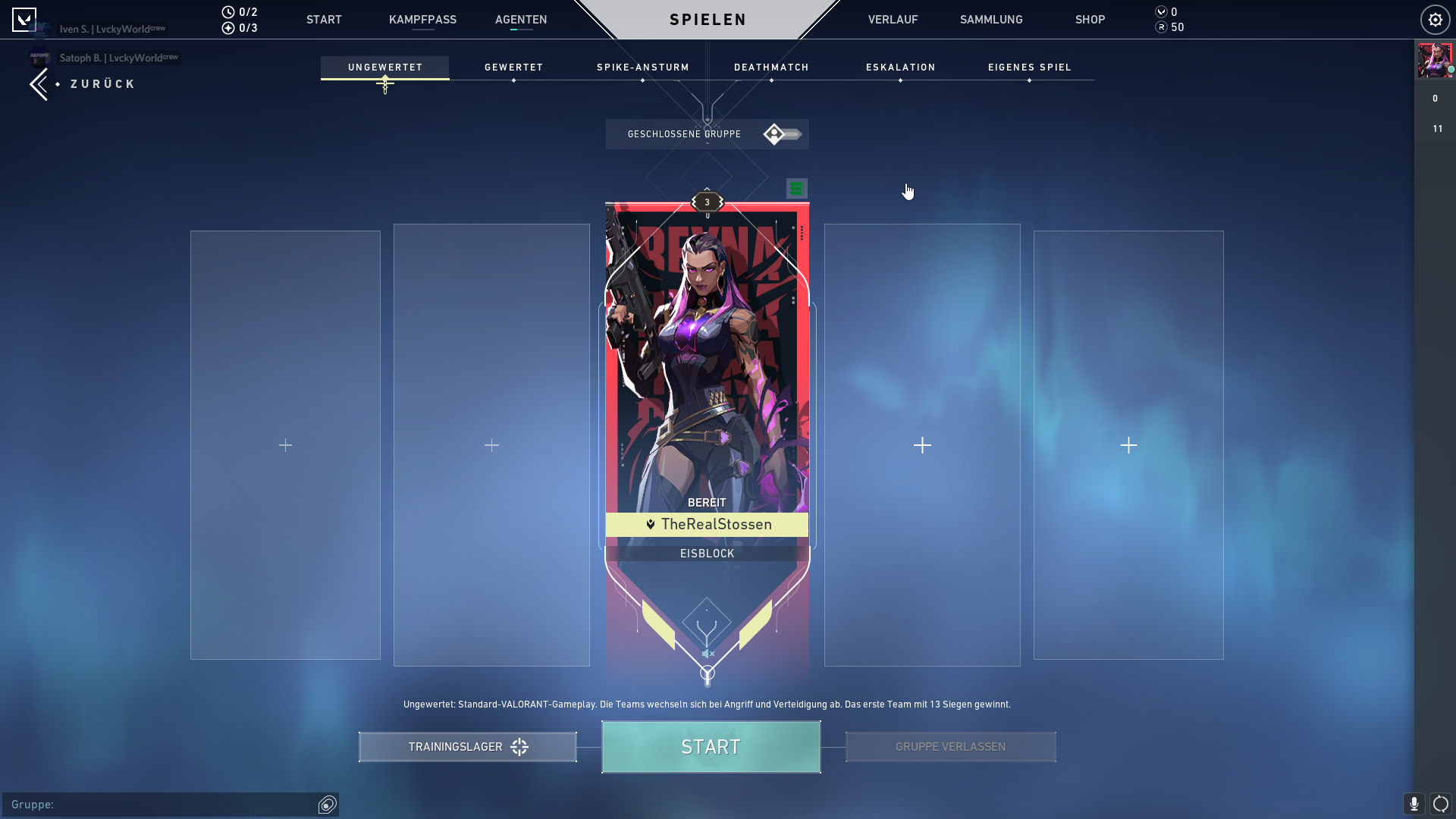Screen dimensions: 1456x819
Task: Go back with the Zurück button
Action: coord(83,84)
